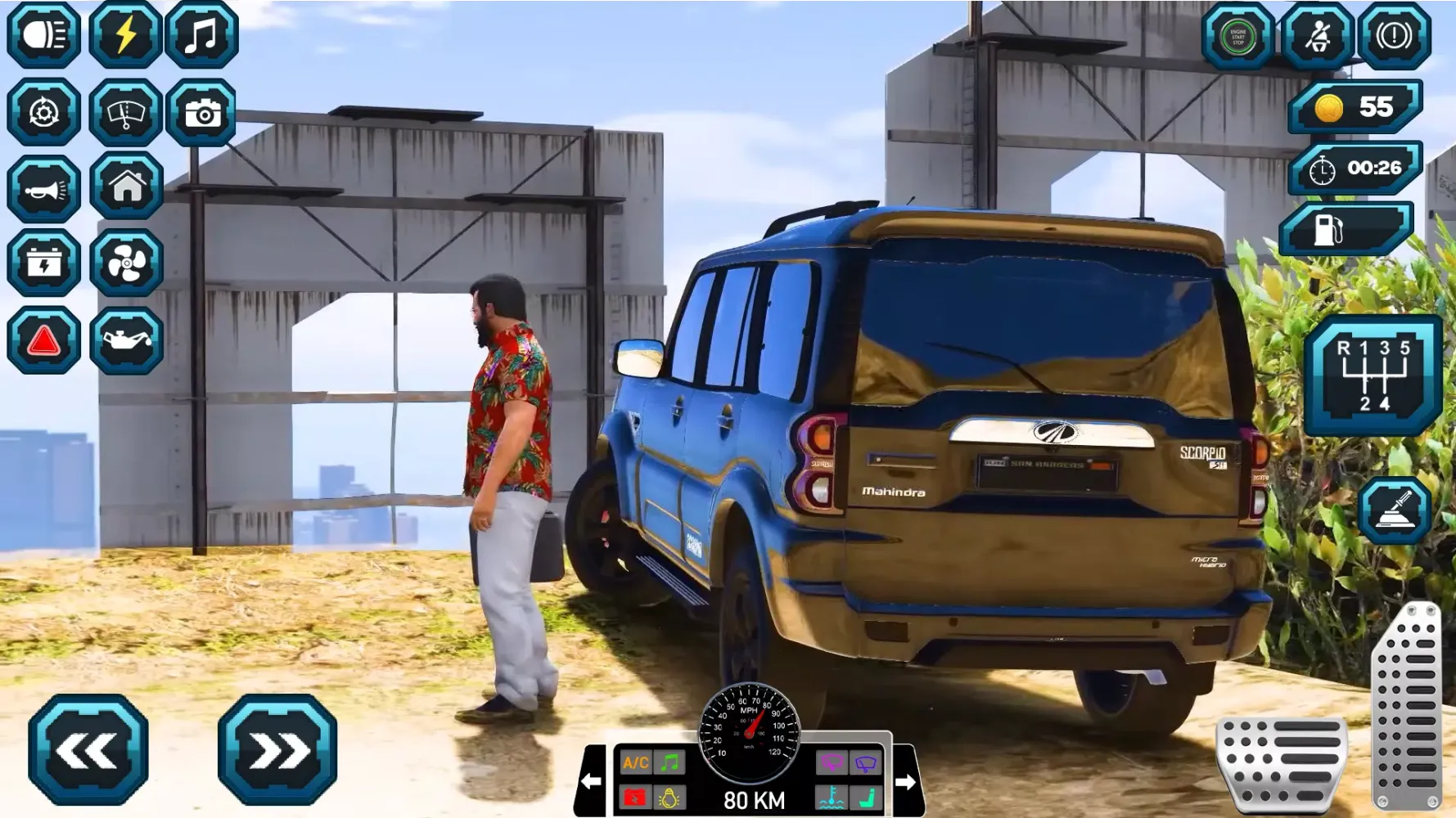Tap the lightning bolt button
The width and height of the screenshot is (1456, 818).
(x=125, y=35)
